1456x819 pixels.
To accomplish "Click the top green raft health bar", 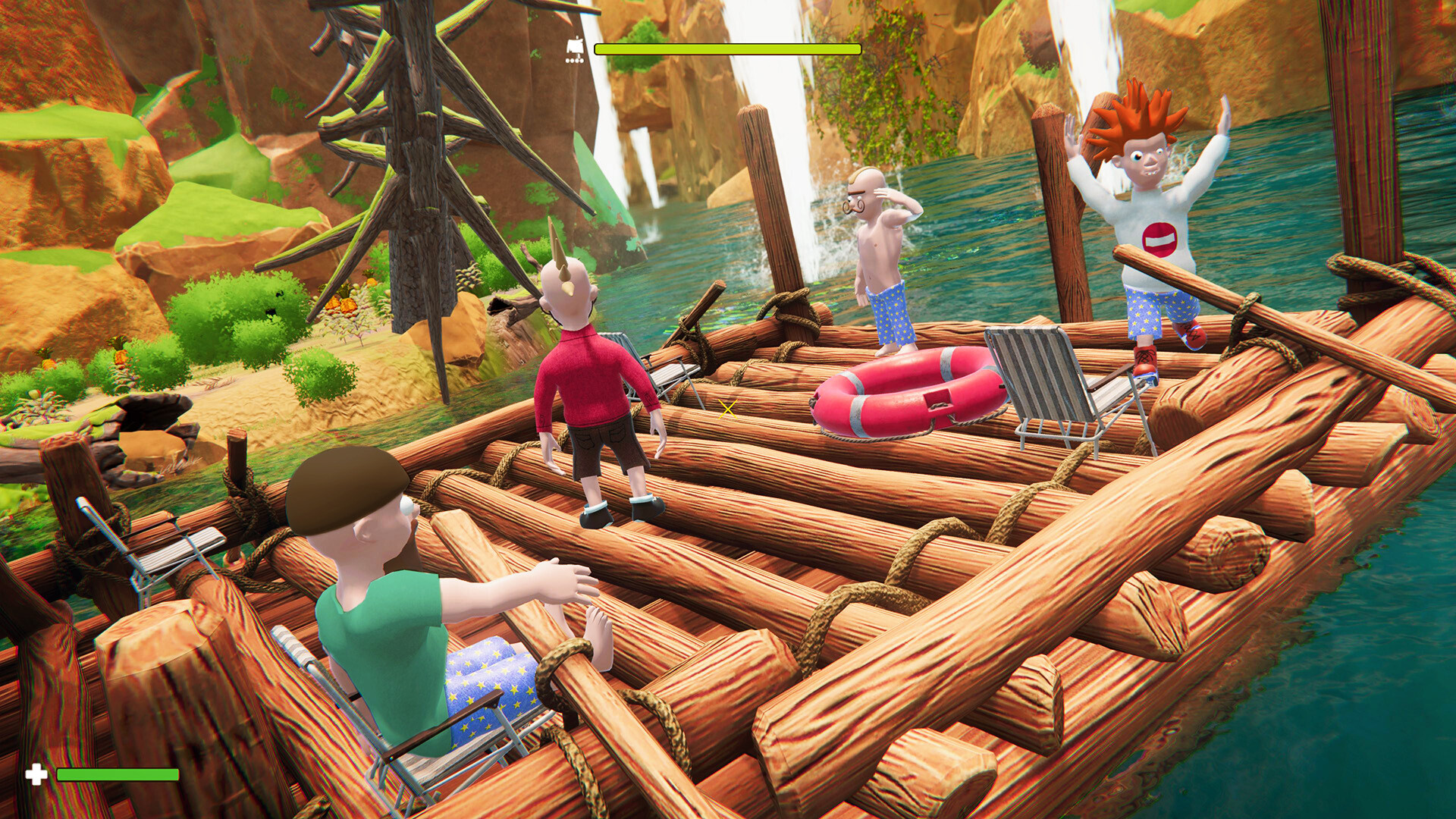I will tap(728, 49).
